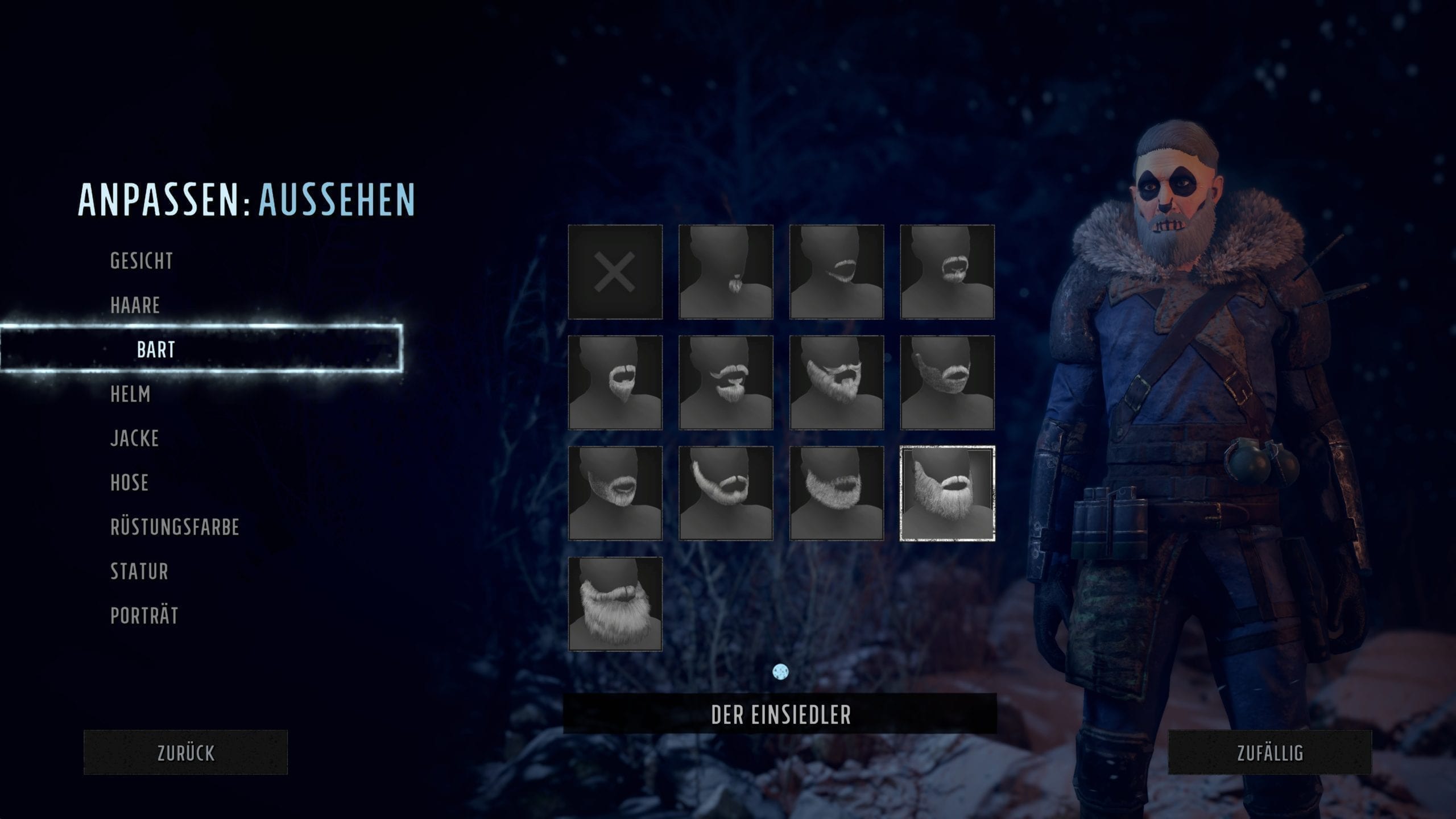Pick the curled handlebar mustache beard
1456x819 pixels.
pyautogui.click(x=726, y=382)
